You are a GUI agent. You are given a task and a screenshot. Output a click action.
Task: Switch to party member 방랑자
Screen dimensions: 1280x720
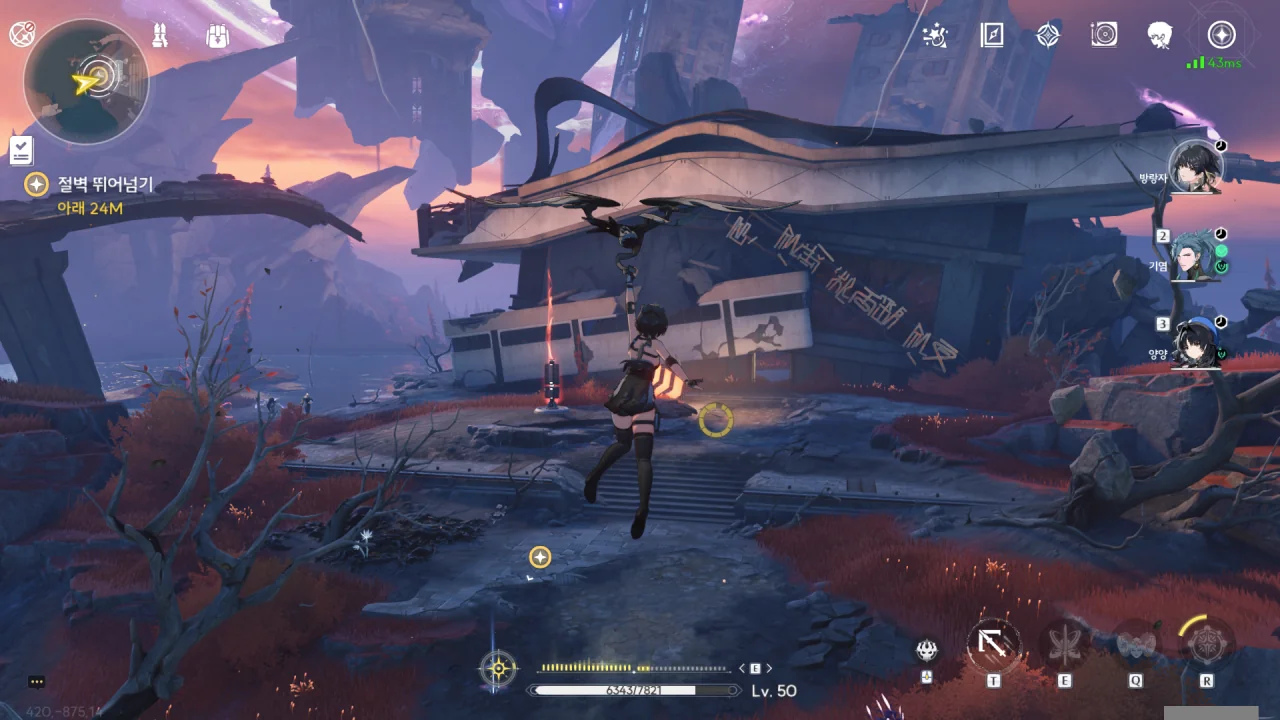1196,167
